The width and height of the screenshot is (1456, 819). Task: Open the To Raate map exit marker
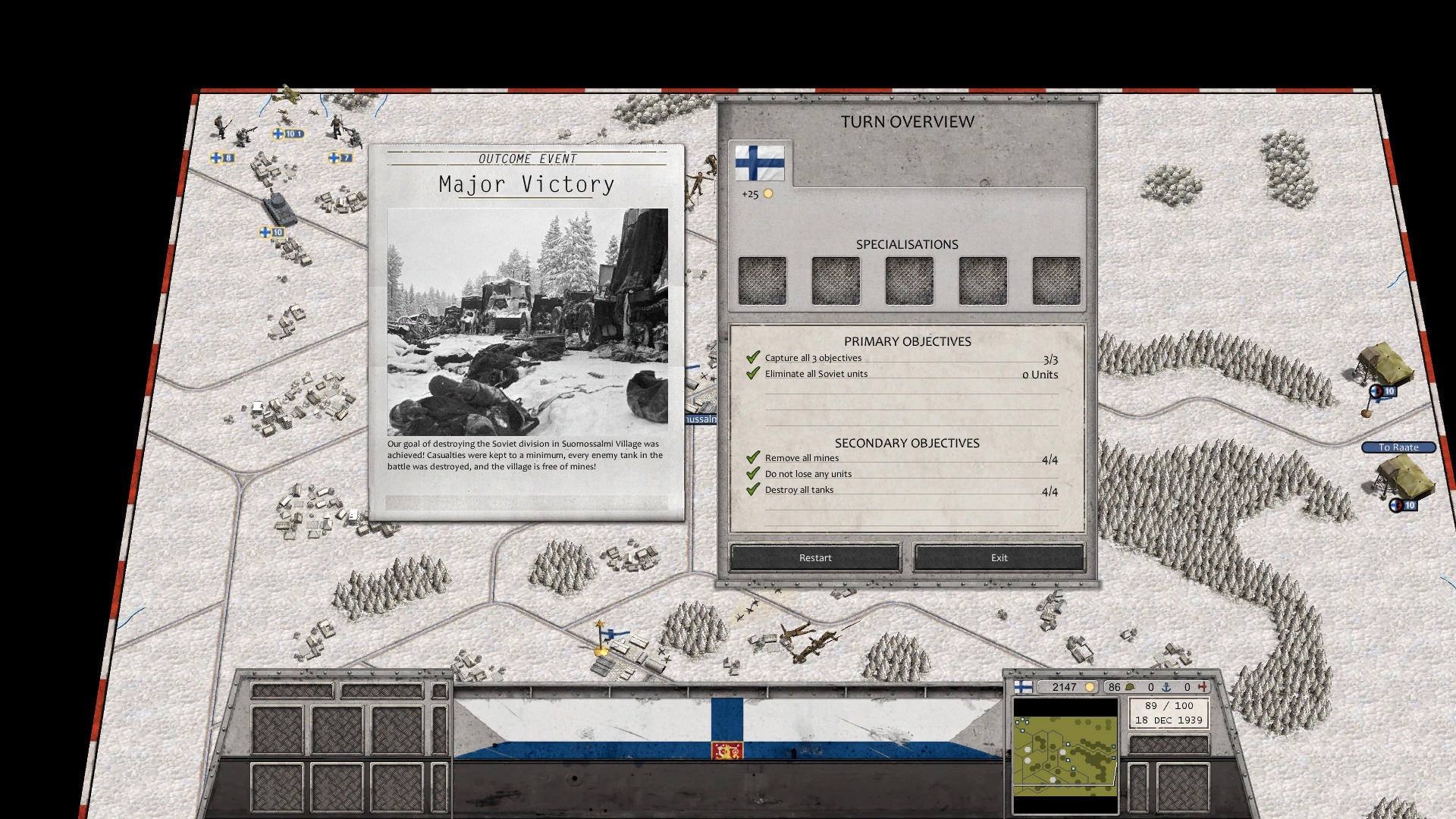tap(1398, 447)
